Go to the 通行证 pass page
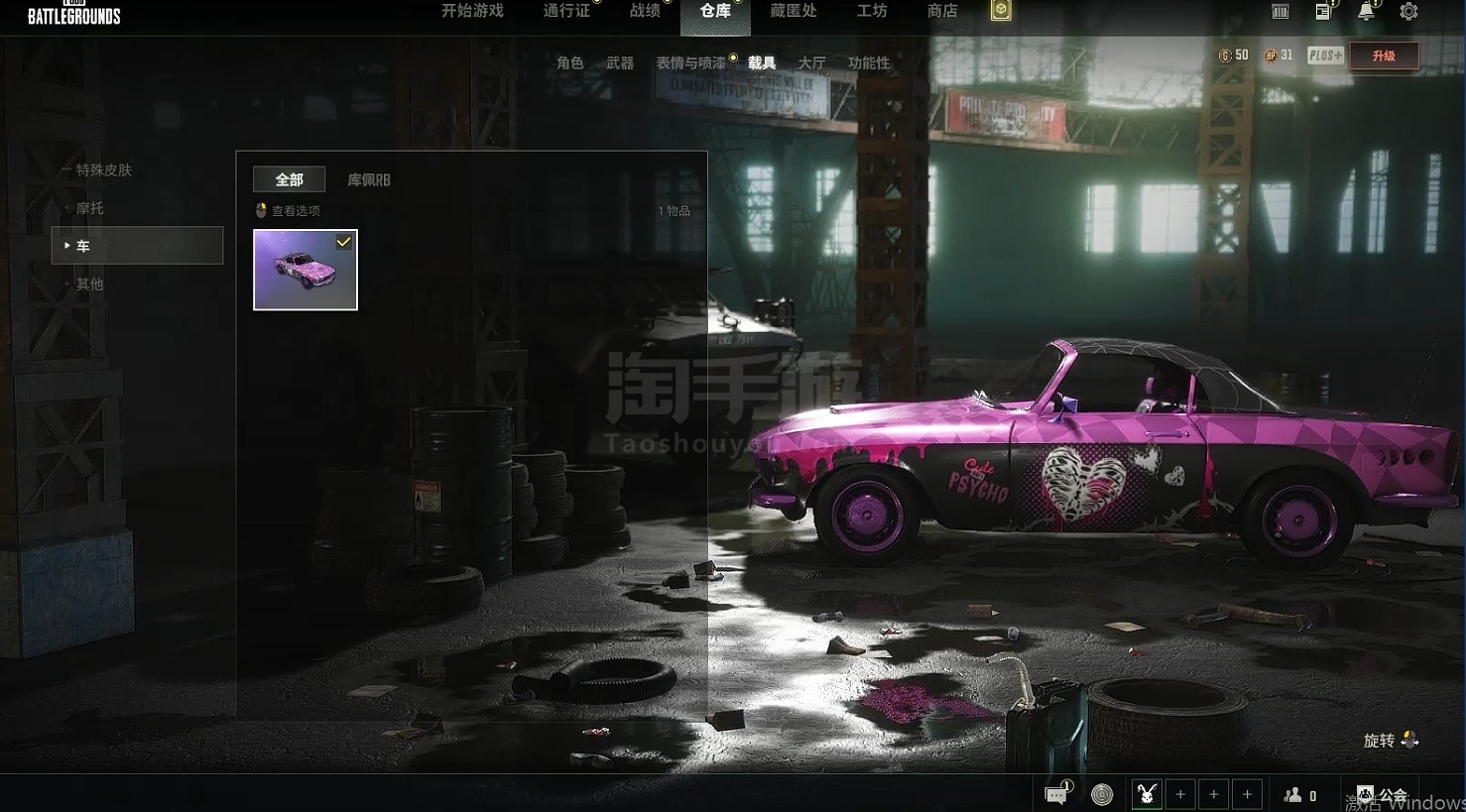The height and width of the screenshot is (812, 1466). (566, 11)
